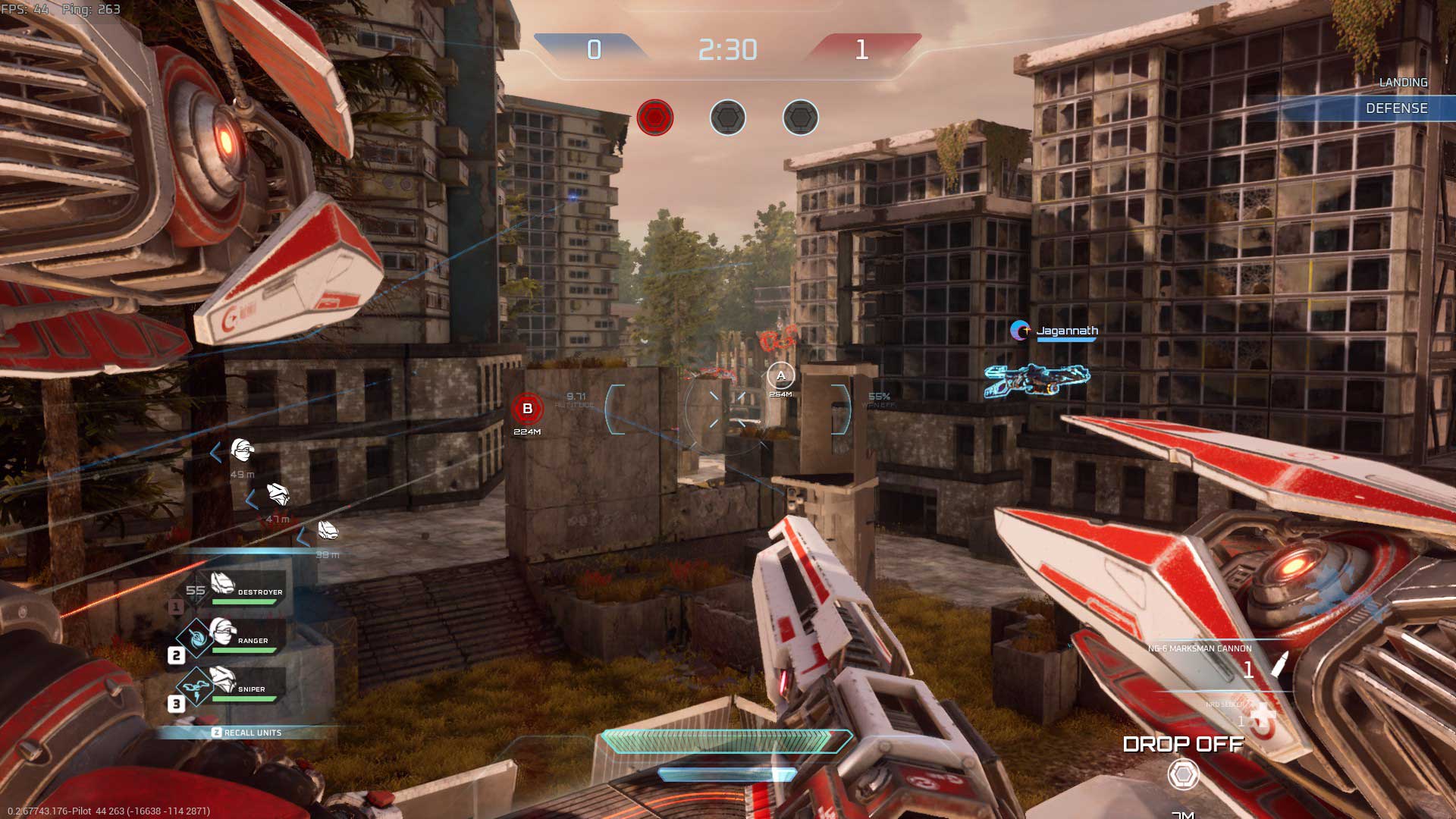Click the Jagannath player name tag
This screenshot has width=1456, height=819.
tap(1066, 331)
